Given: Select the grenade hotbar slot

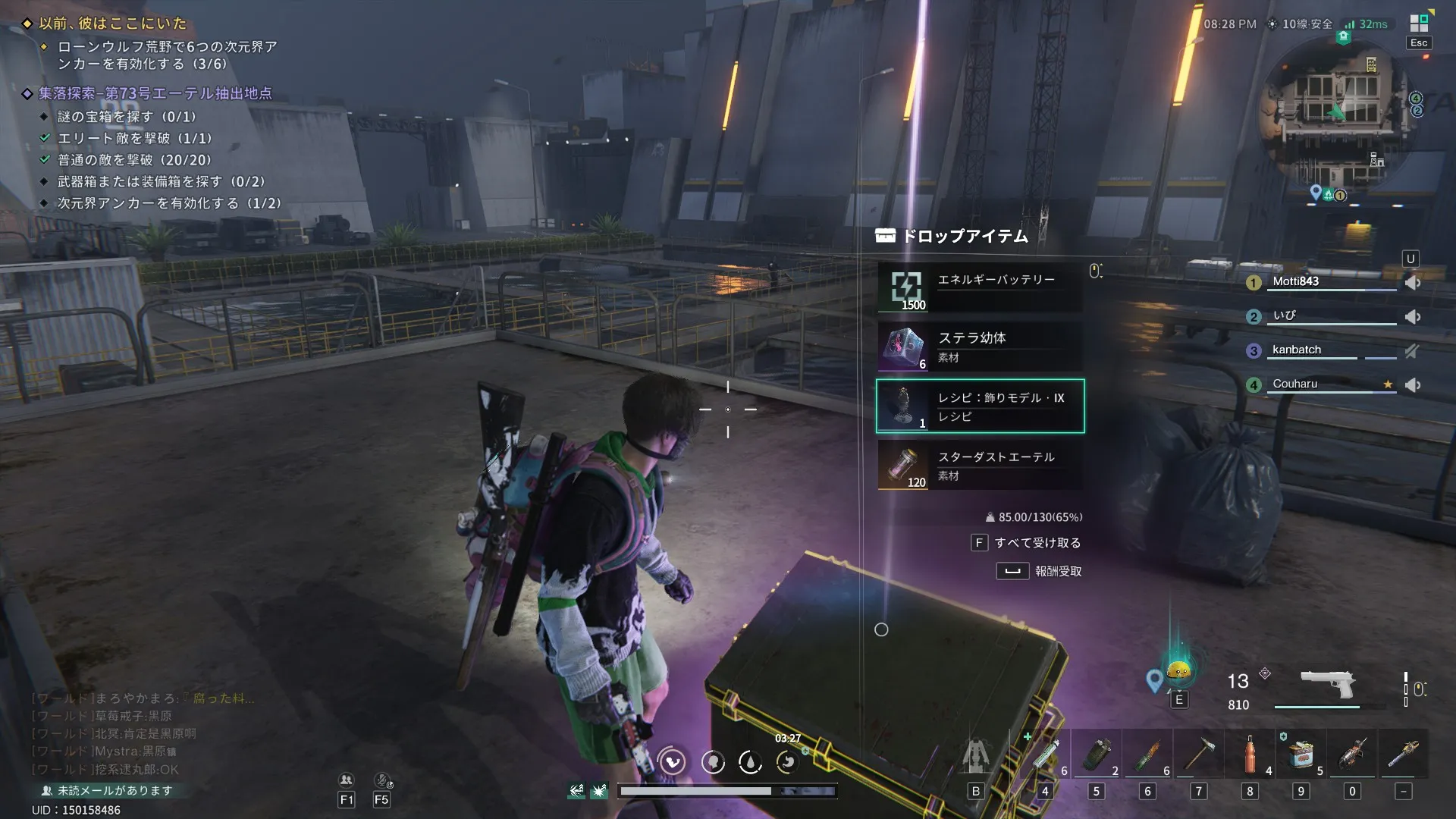Looking at the screenshot, I should tap(1097, 755).
